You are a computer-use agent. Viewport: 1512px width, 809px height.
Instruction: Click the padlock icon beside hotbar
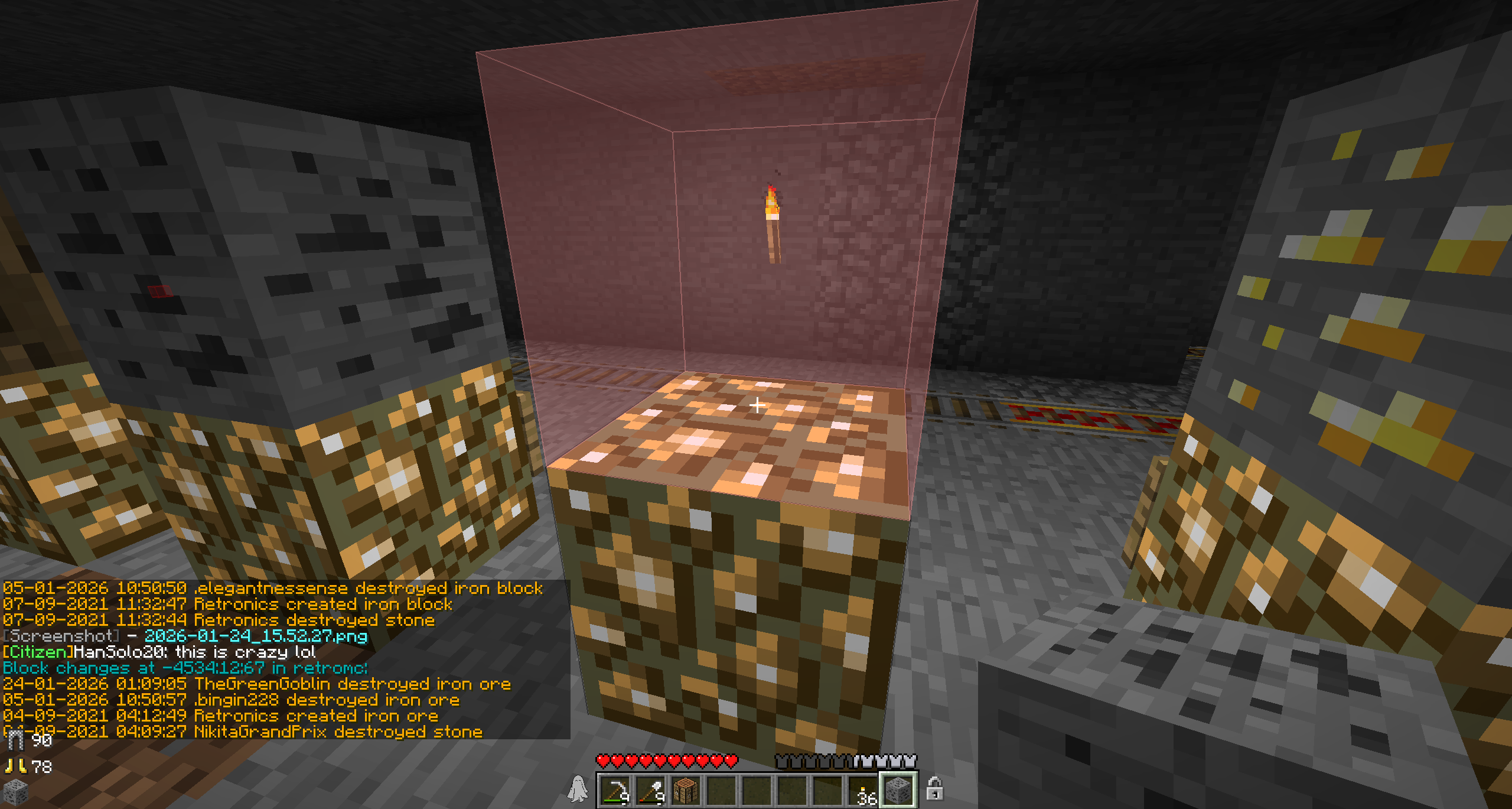934,789
